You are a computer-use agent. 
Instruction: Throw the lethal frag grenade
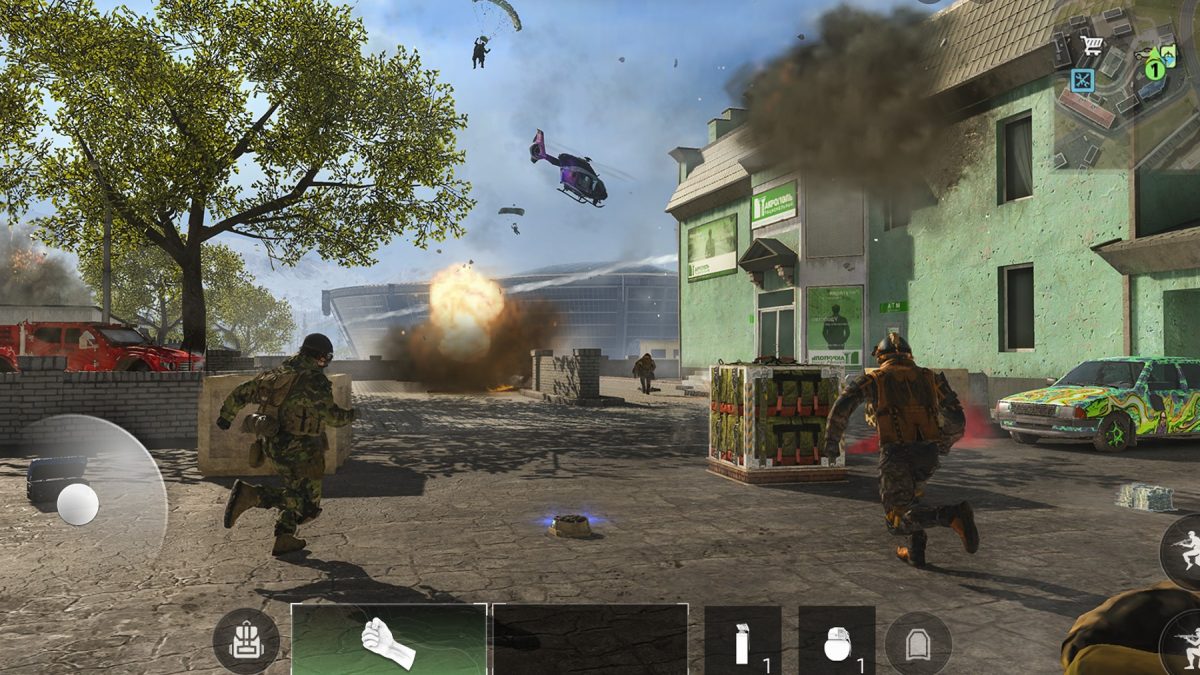[x=836, y=641]
